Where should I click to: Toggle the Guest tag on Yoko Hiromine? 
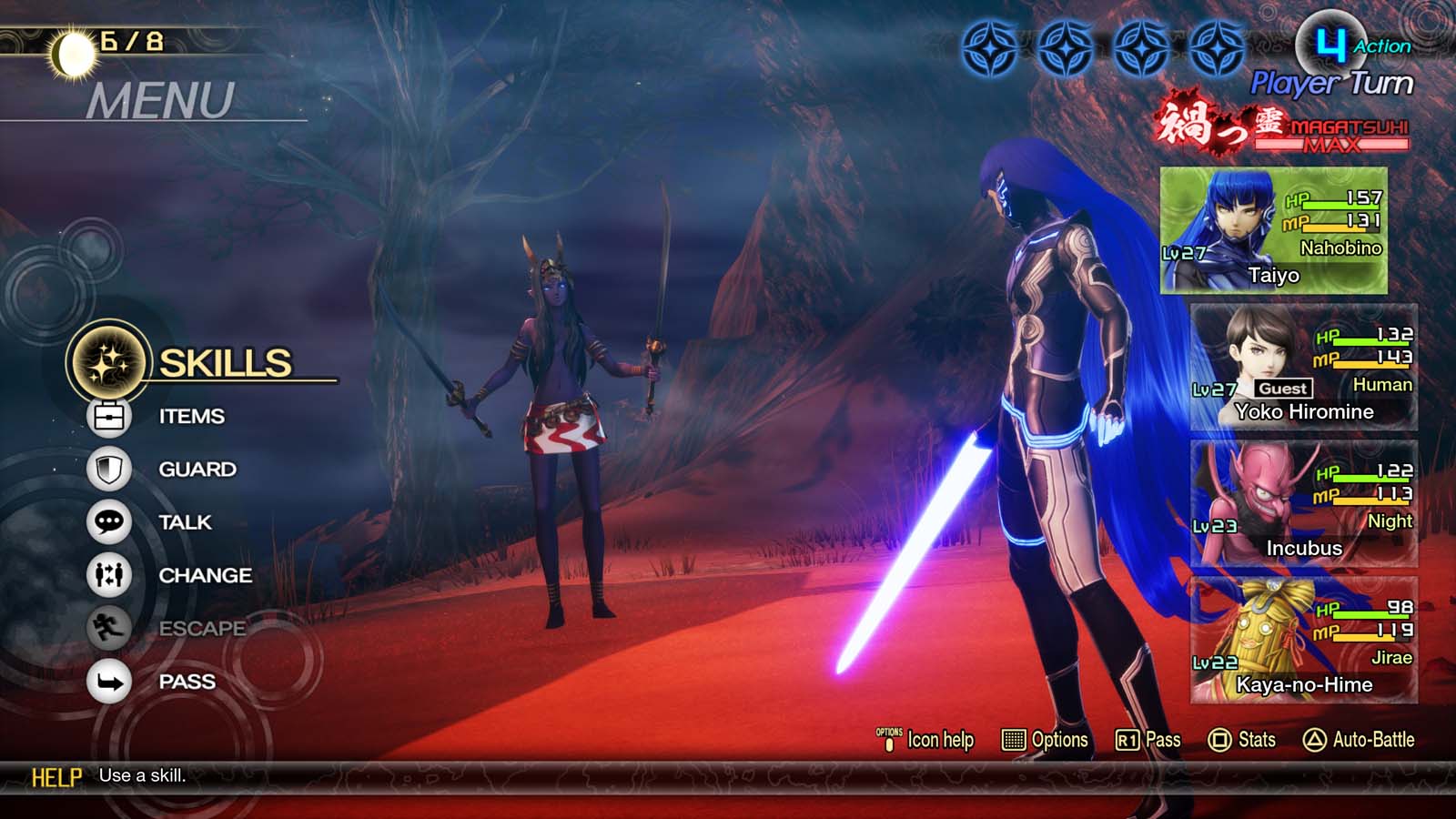[1284, 388]
